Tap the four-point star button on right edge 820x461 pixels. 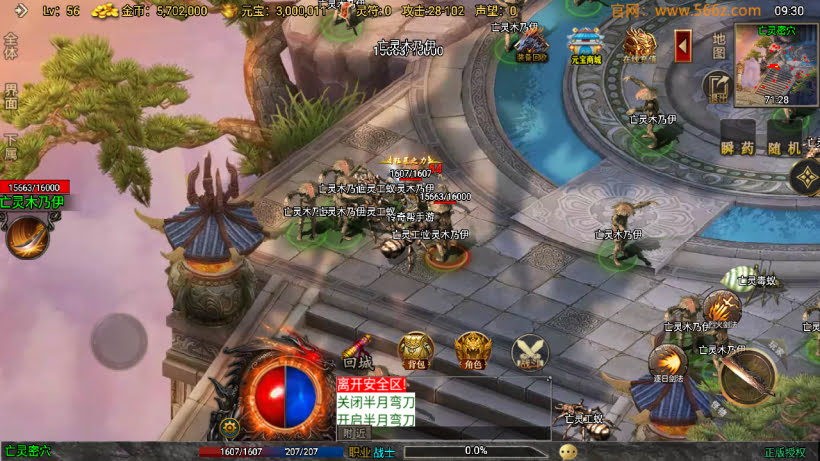click(806, 179)
